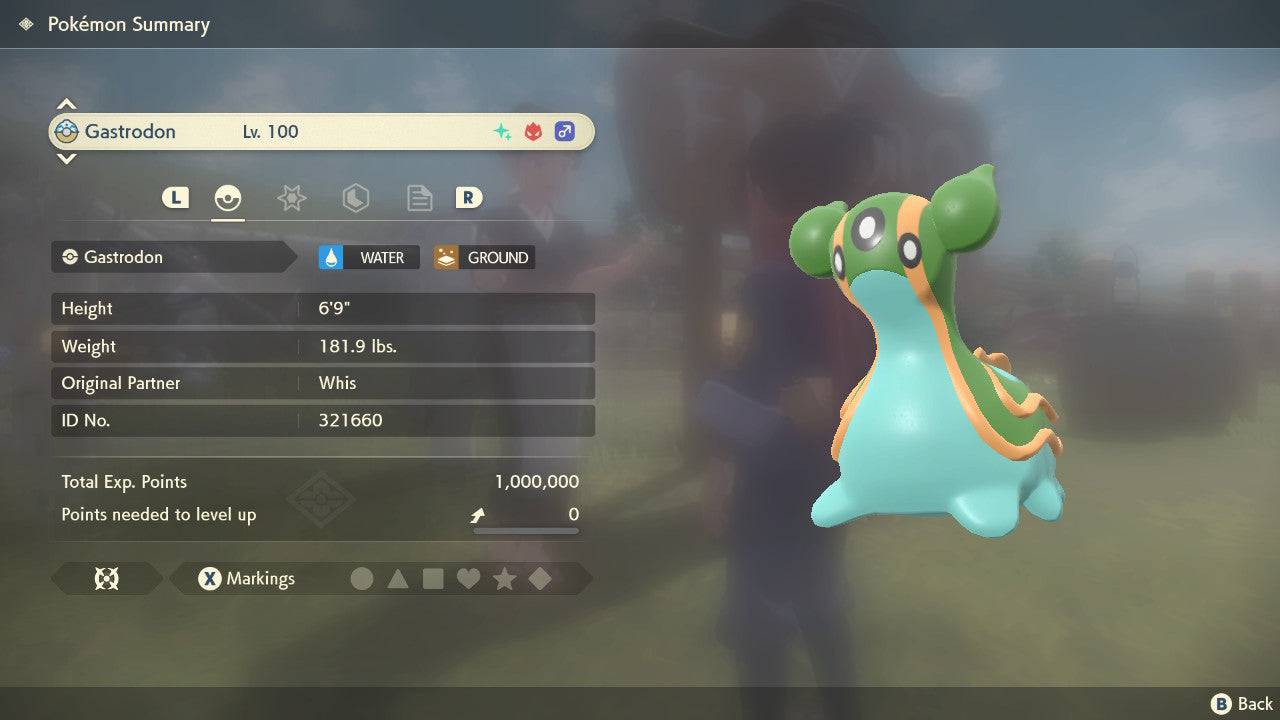Toggle the diamond marking
The height and width of the screenshot is (720, 1280).
pyautogui.click(x=540, y=579)
